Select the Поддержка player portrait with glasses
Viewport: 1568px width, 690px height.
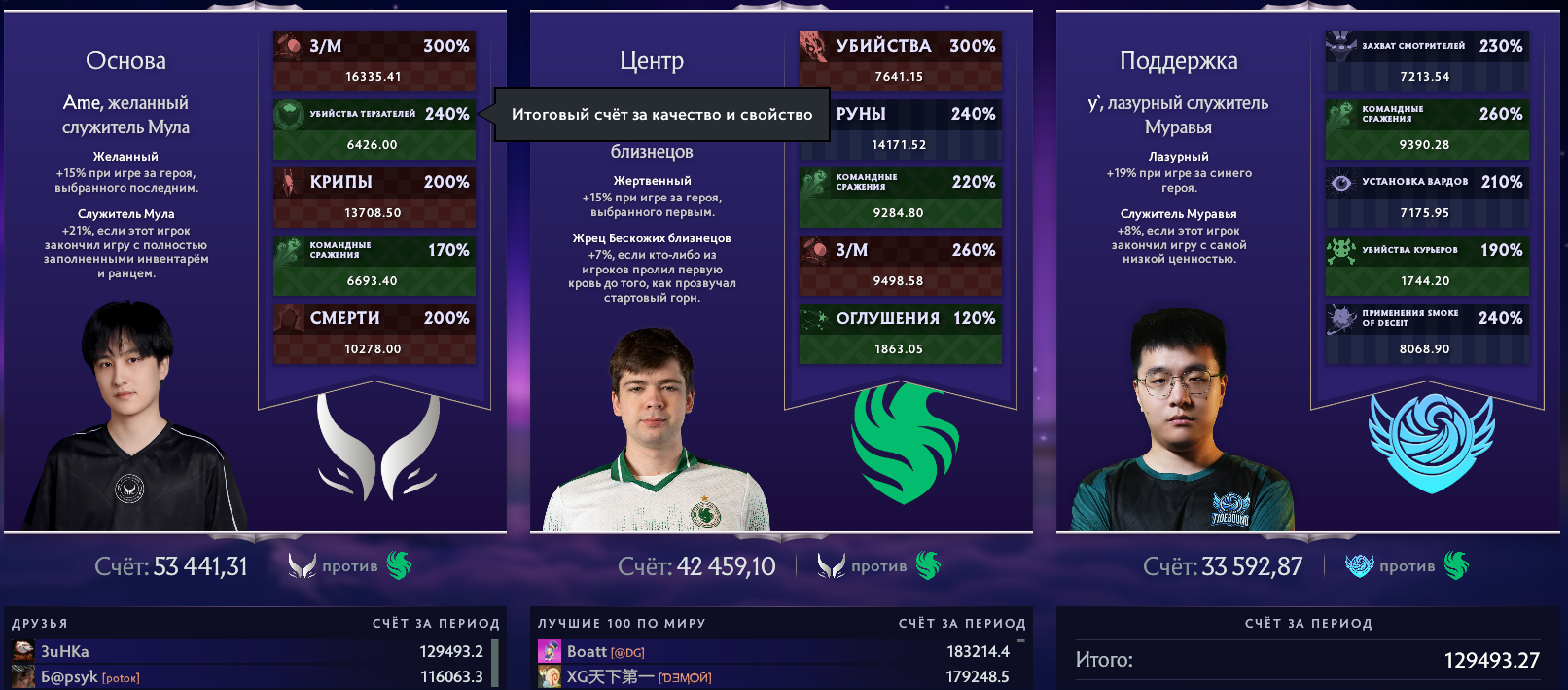point(1180,428)
